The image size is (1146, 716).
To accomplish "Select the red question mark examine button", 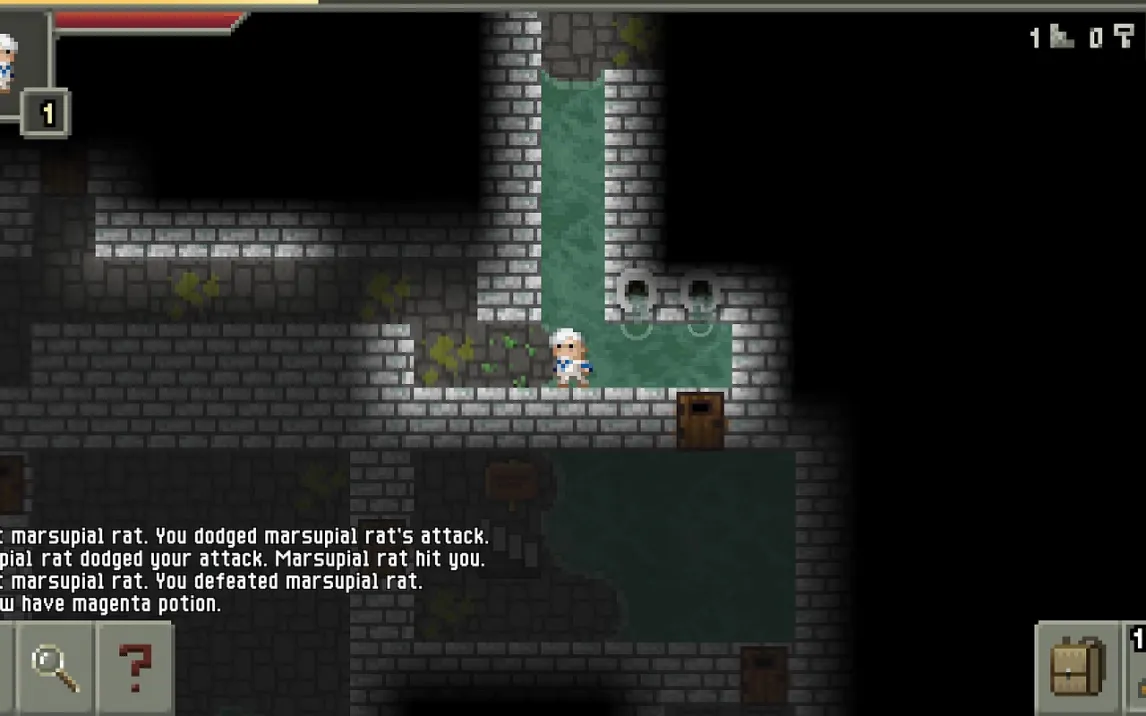I will tap(135, 668).
